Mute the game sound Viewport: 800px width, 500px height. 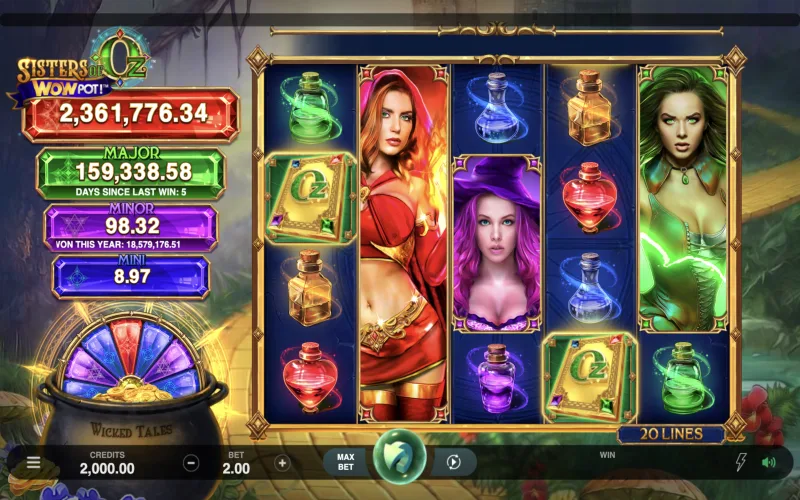click(x=768, y=462)
